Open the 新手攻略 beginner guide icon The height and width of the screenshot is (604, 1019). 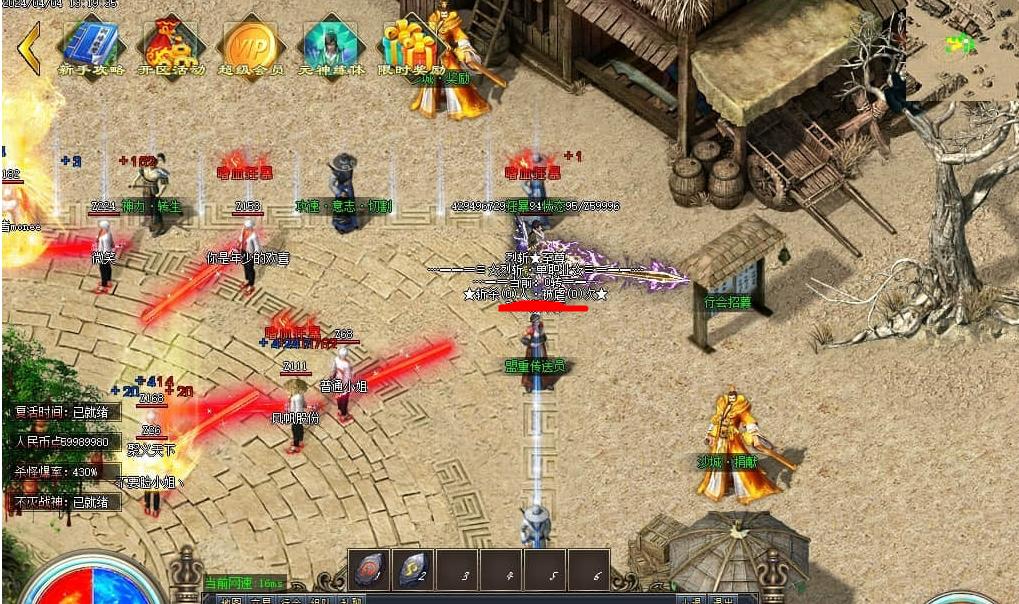click(91, 45)
